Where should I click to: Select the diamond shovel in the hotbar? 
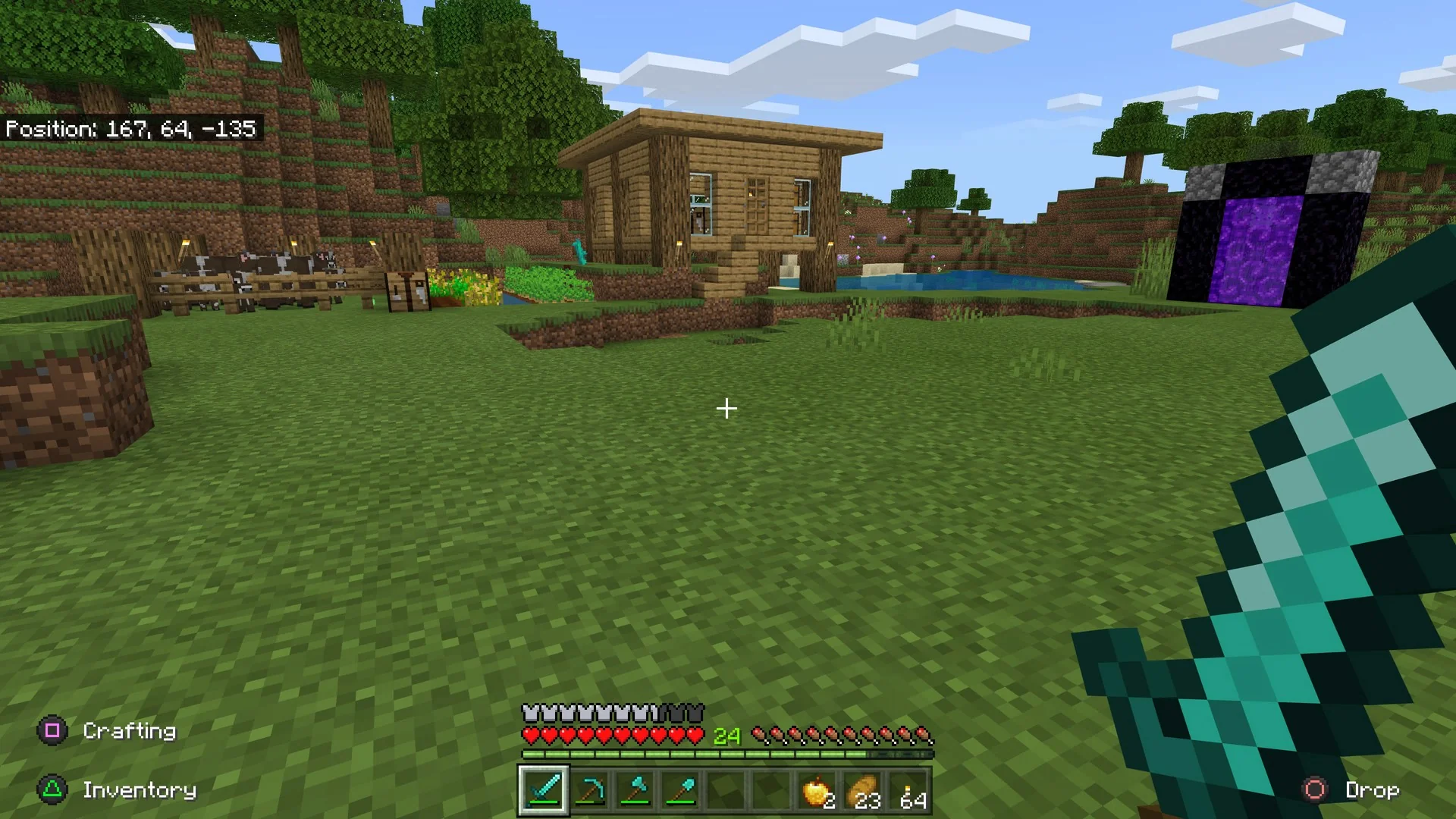click(680, 791)
